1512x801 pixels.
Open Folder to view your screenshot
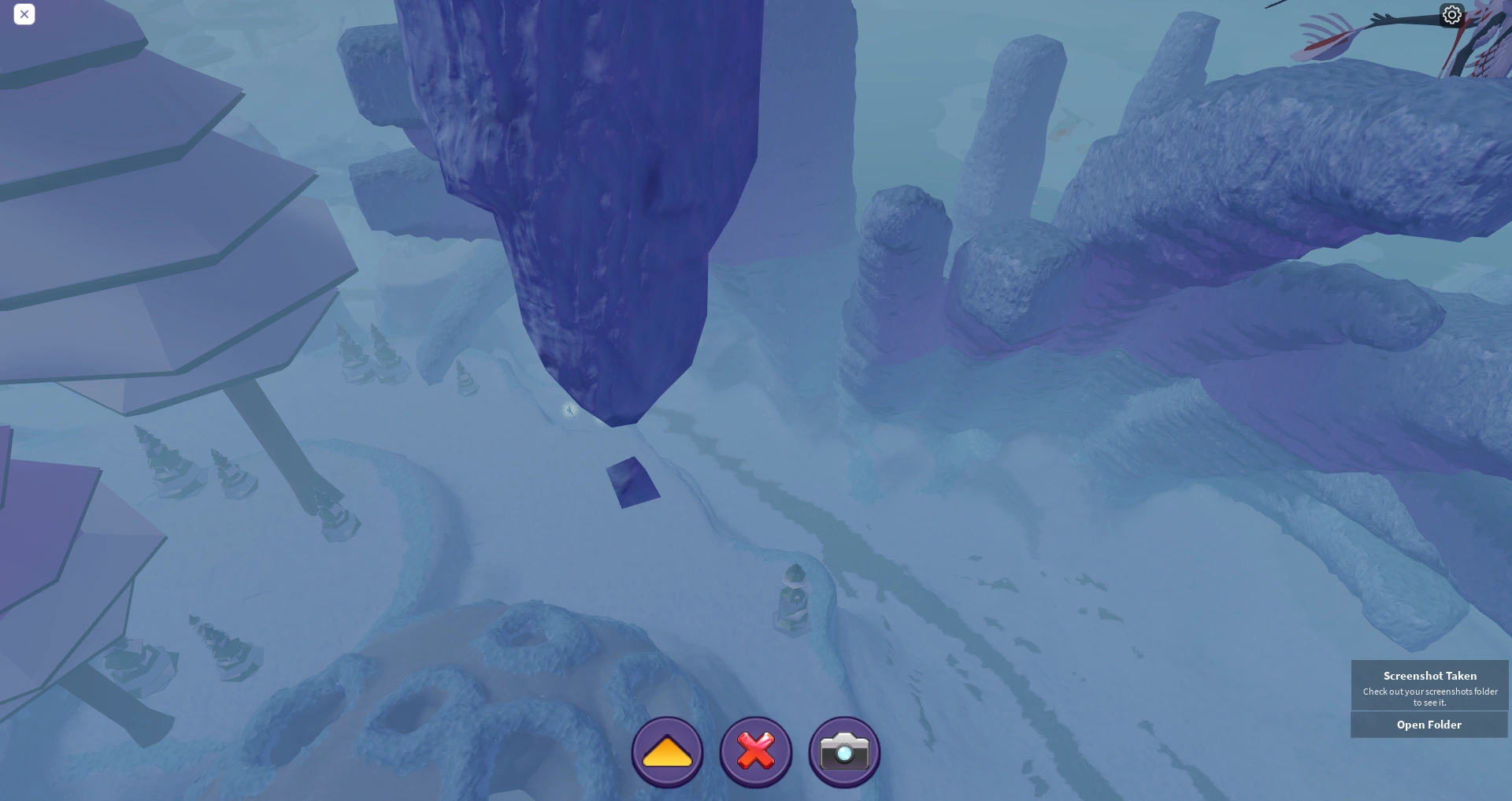coord(1429,725)
